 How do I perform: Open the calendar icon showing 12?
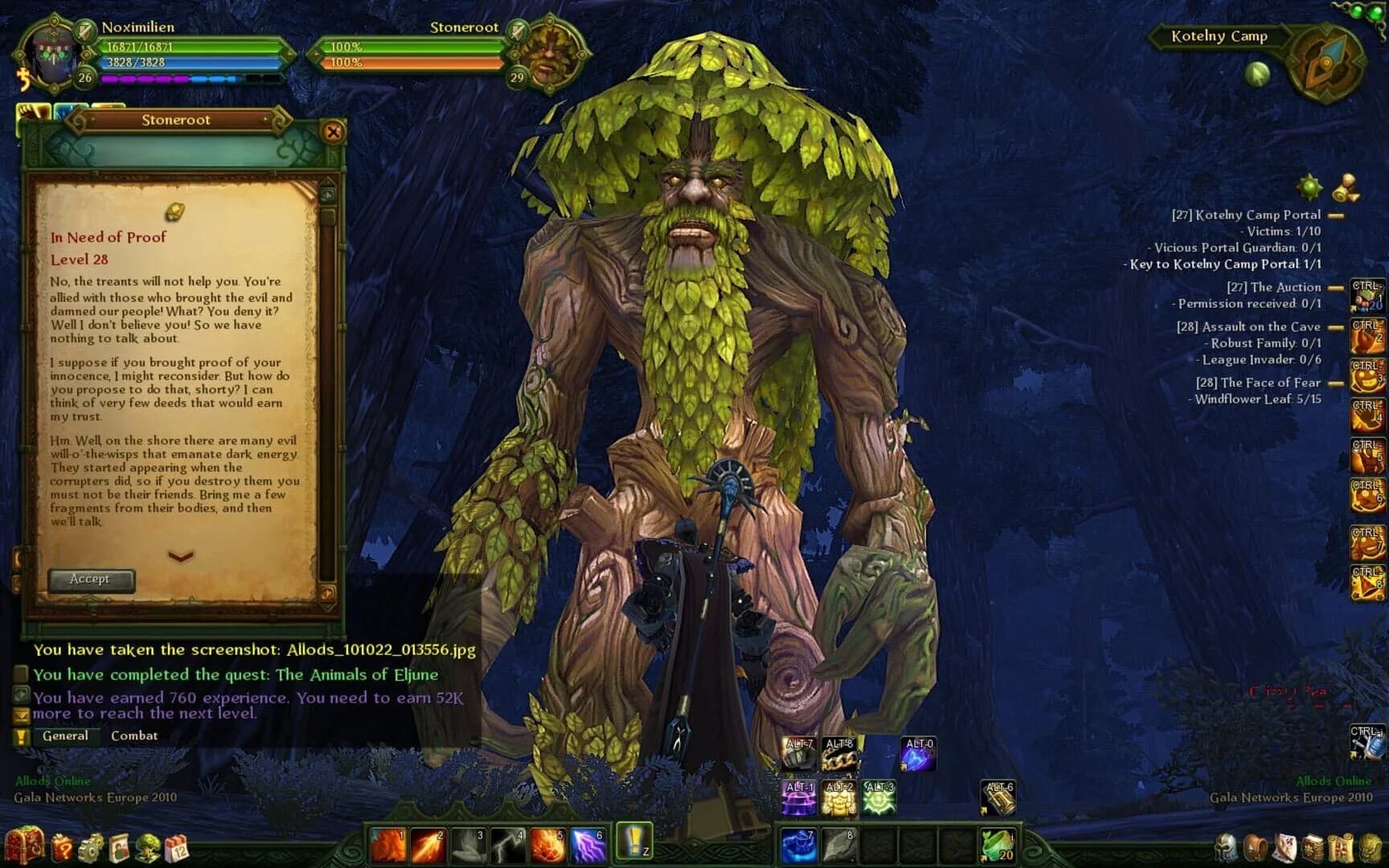177,848
